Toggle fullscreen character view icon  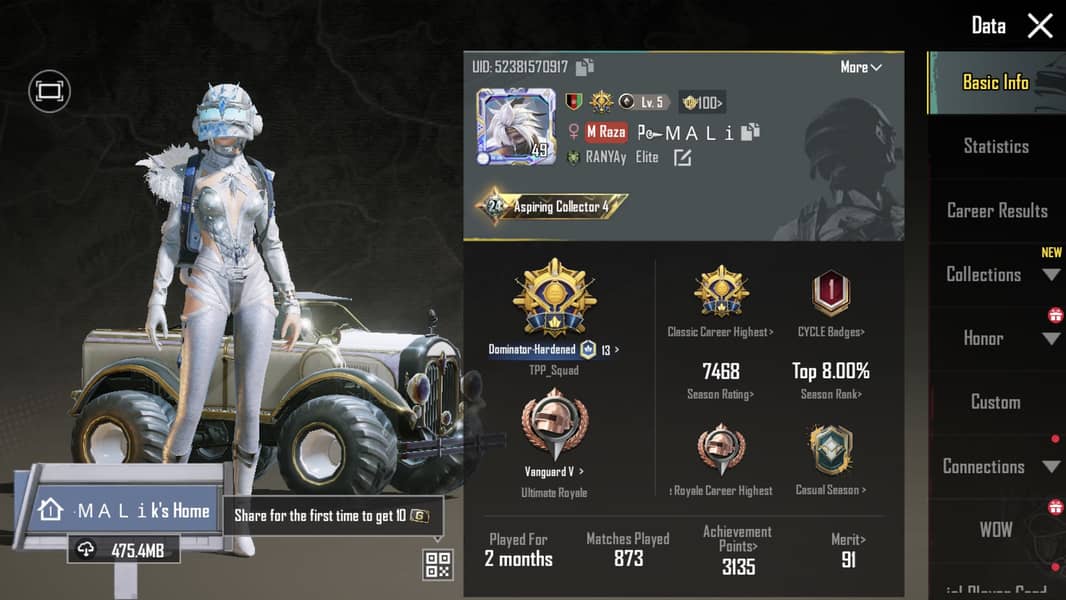pyautogui.click(x=48, y=91)
